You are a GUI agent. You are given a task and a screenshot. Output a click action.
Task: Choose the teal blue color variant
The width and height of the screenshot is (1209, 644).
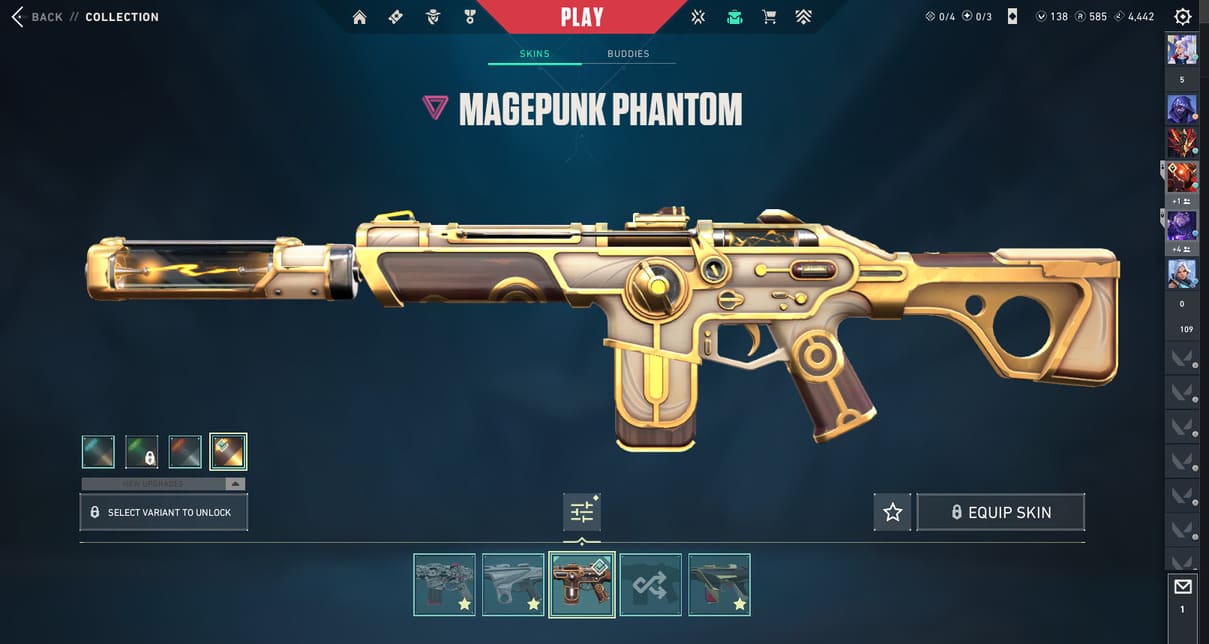pos(98,452)
